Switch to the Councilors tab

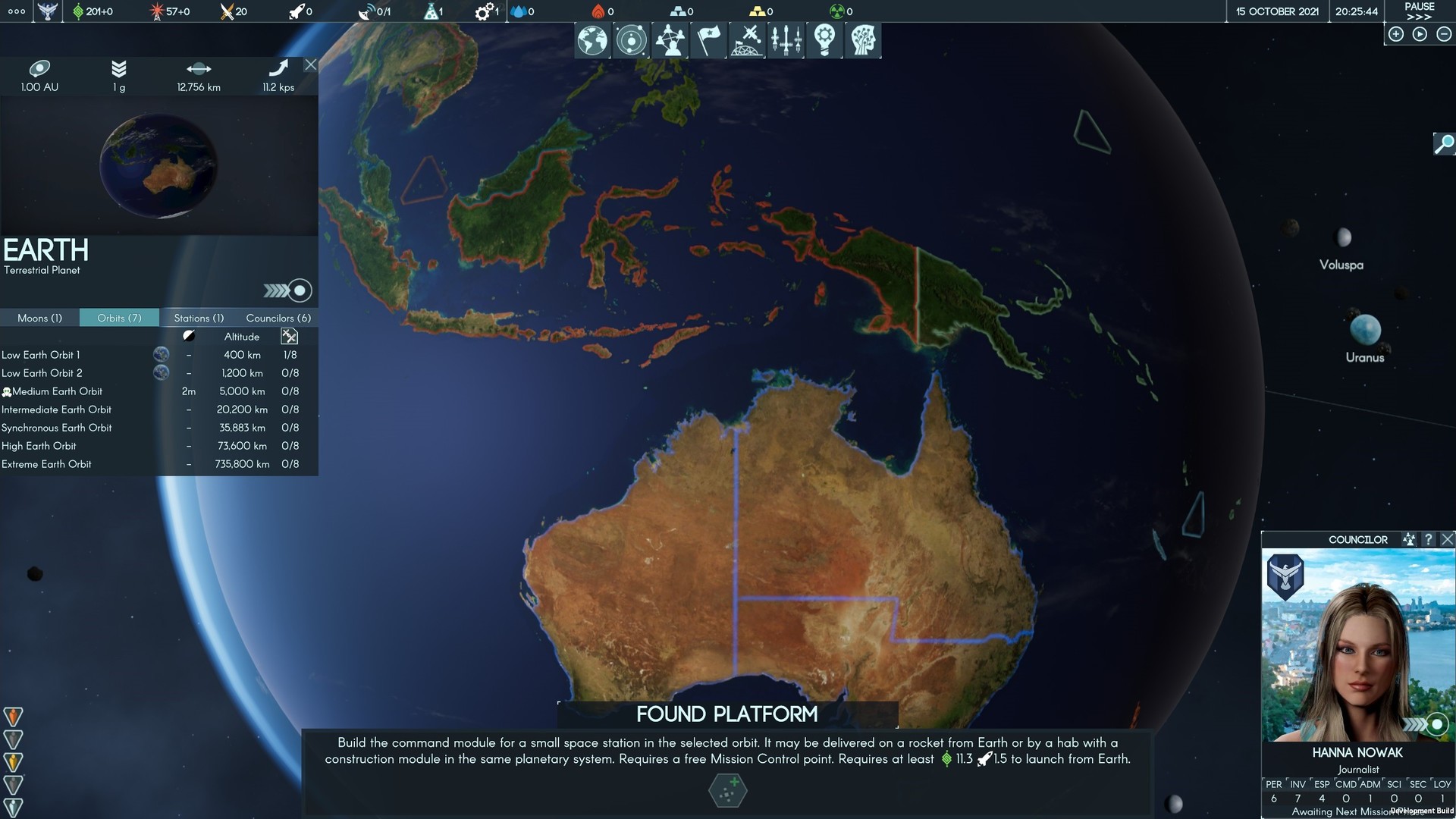[278, 318]
